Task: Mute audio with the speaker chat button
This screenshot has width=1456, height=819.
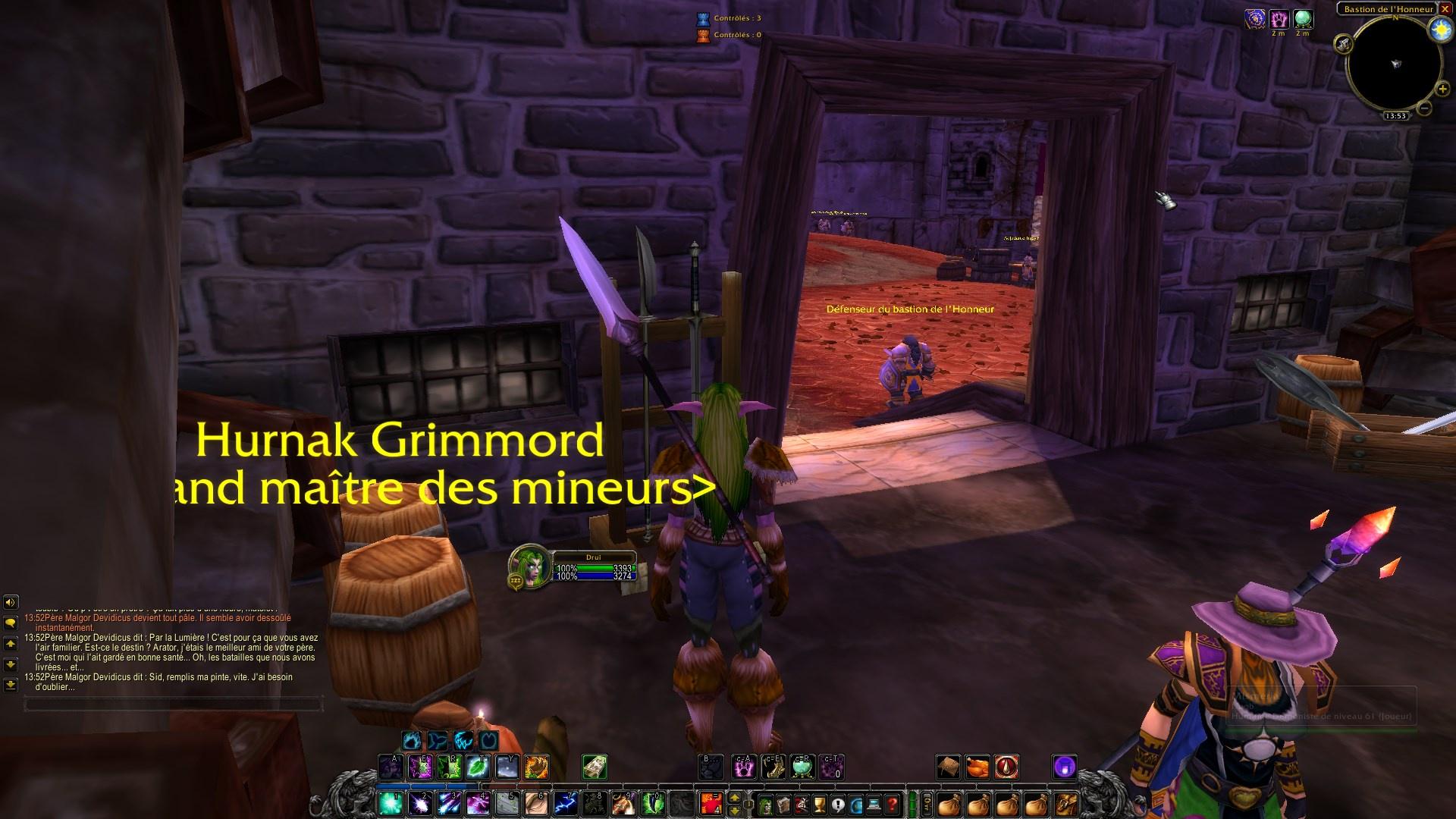Action: pyautogui.click(x=11, y=602)
